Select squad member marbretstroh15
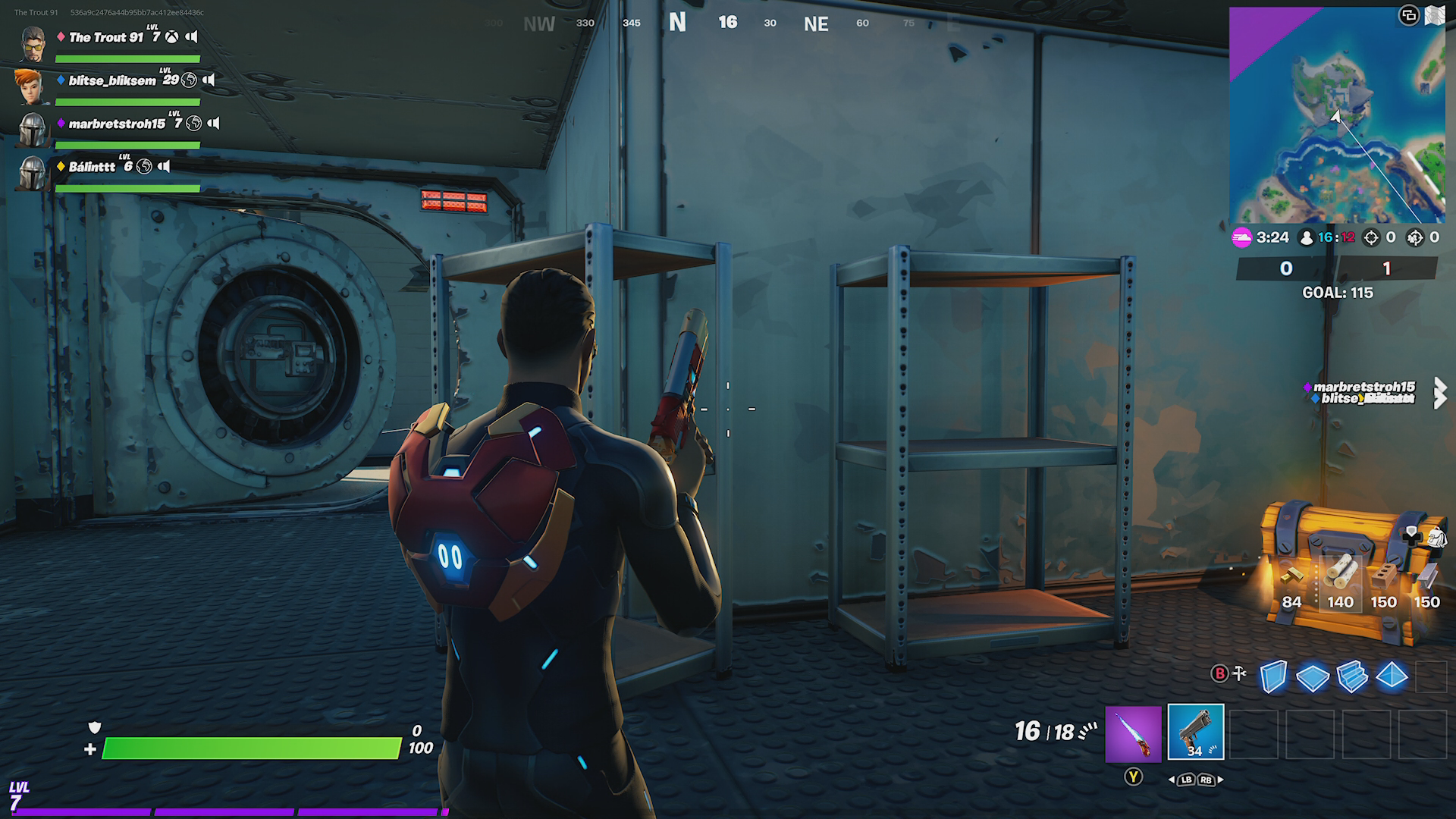Viewport: 1456px width, 819px height. (116, 124)
